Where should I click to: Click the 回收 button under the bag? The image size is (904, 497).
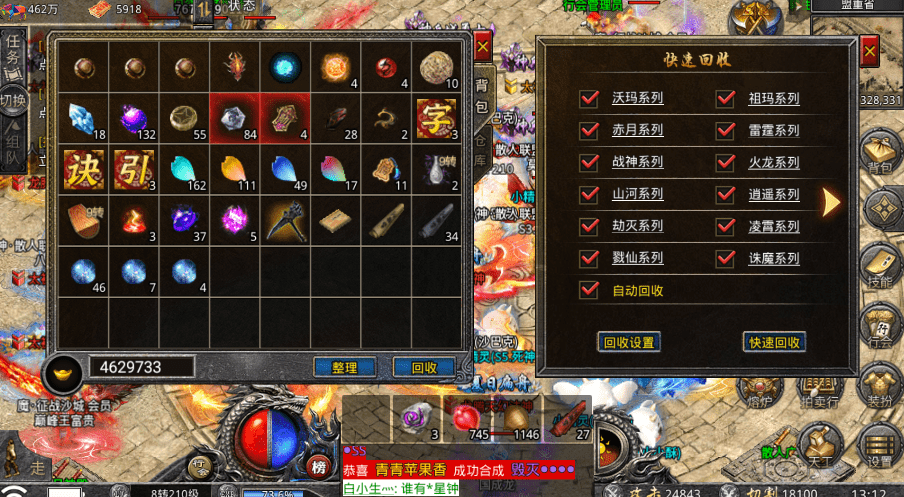click(x=425, y=367)
